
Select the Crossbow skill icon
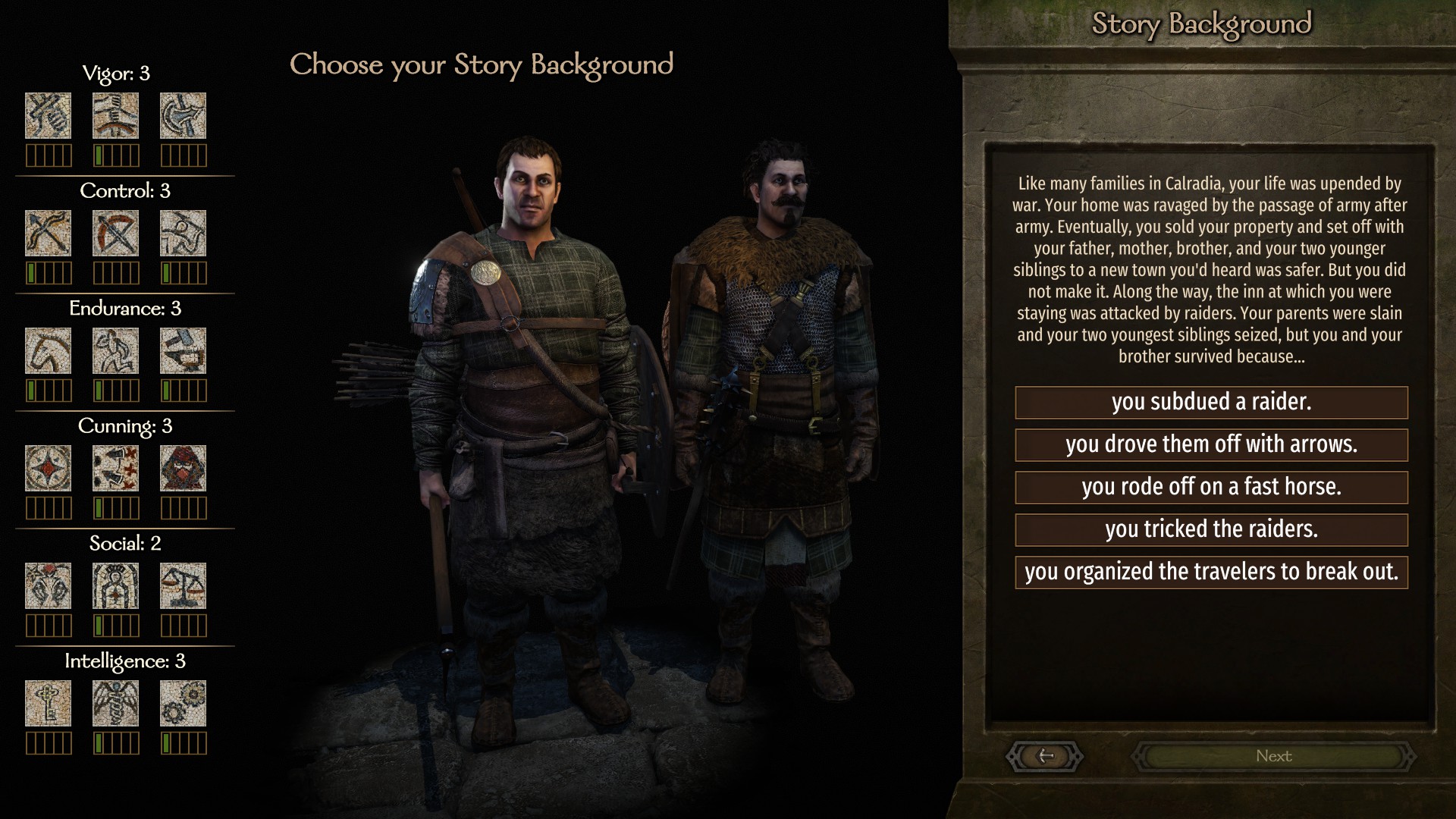(x=115, y=233)
